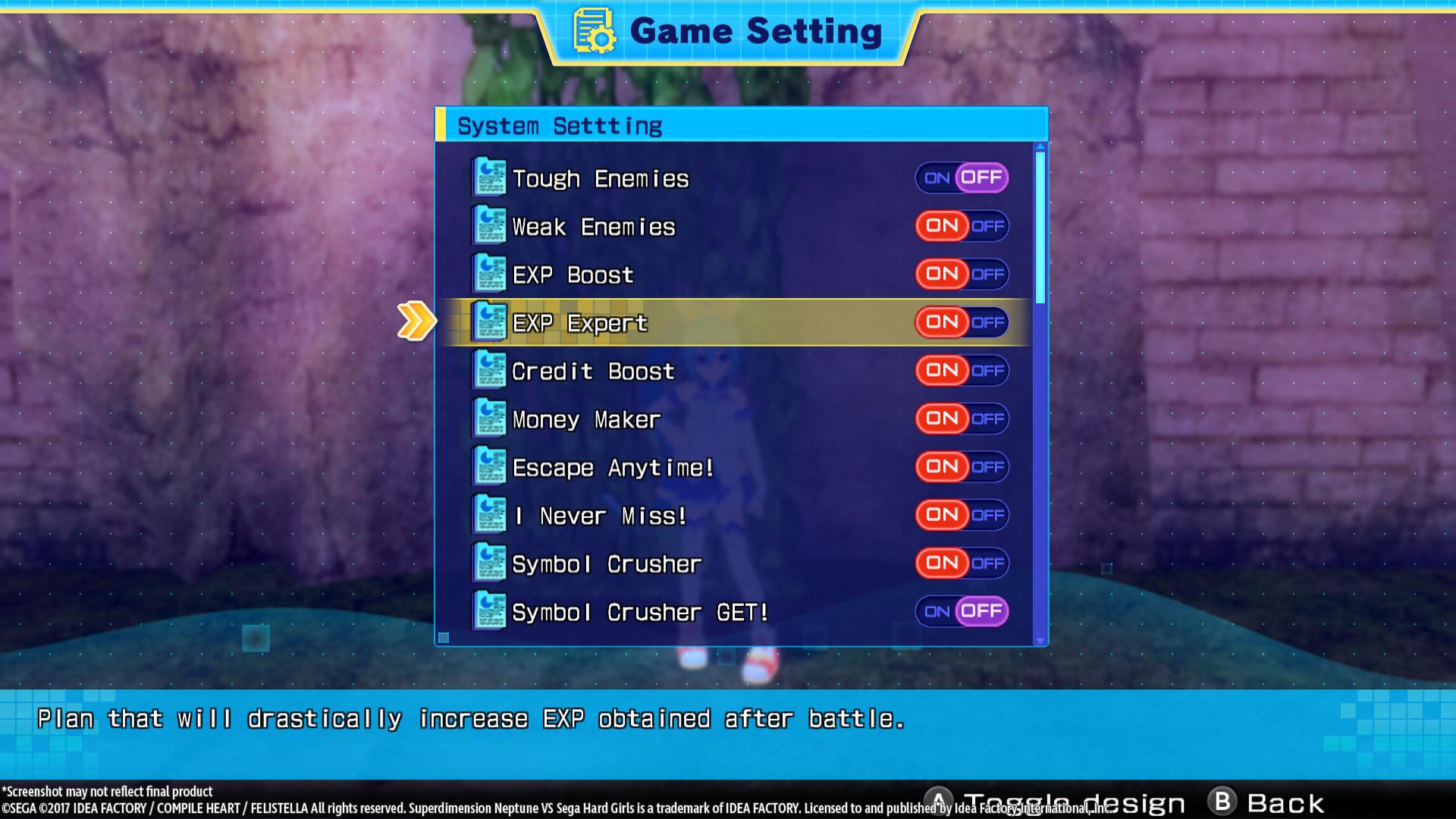Switch Symbol Crusher GET! to ON
This screenshot has width=1456, height=819.
point(937,611)
